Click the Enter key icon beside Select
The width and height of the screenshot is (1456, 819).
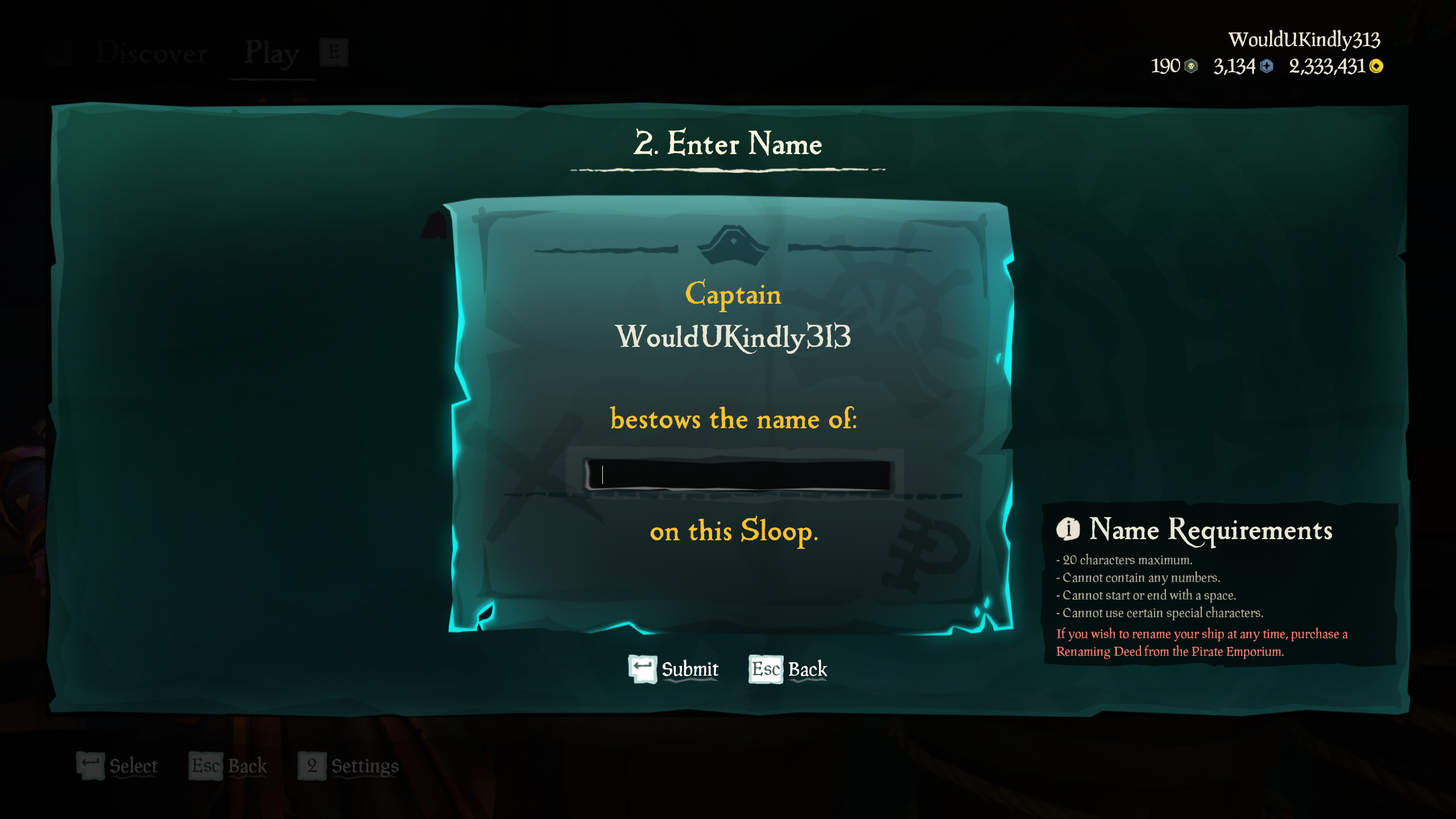(x=91, y=765)
